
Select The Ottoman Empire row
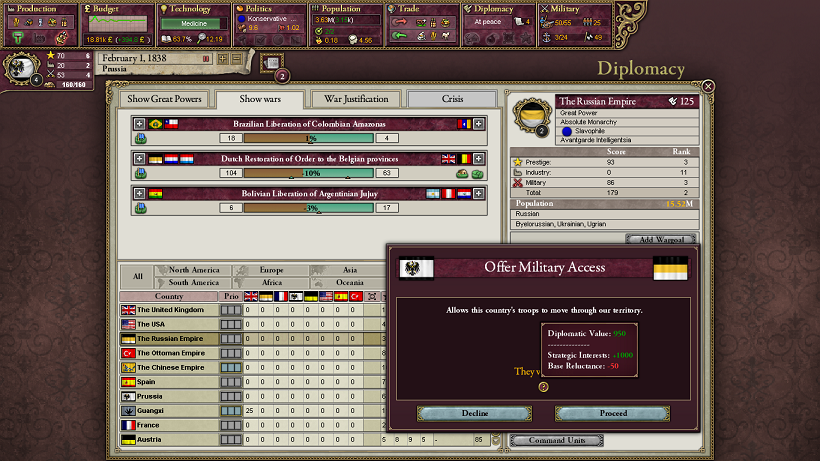(170, 353)
